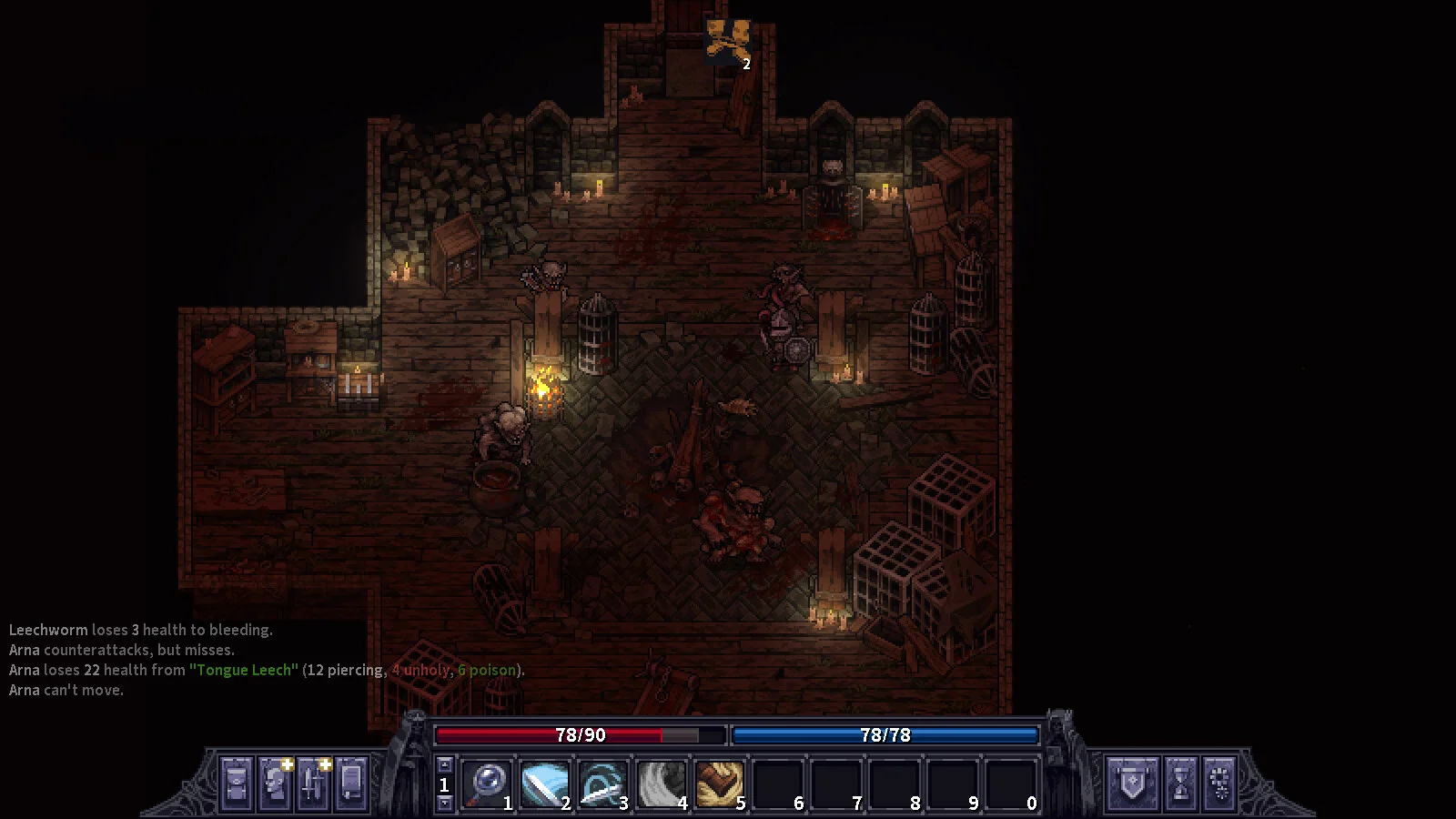
Task: Click the shield banner button
Action: click(x=1133, y=783)
